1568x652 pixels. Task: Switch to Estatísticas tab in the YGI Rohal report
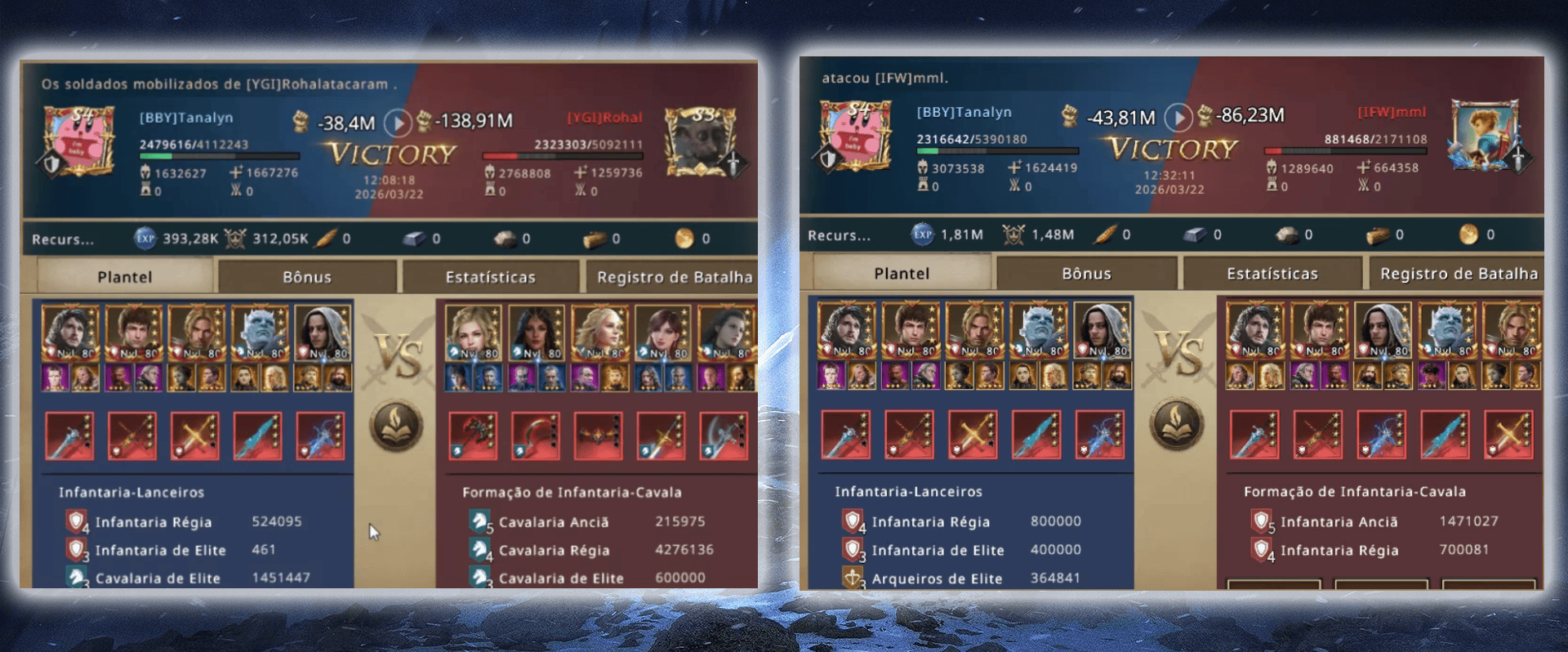(x=490, y=277)
